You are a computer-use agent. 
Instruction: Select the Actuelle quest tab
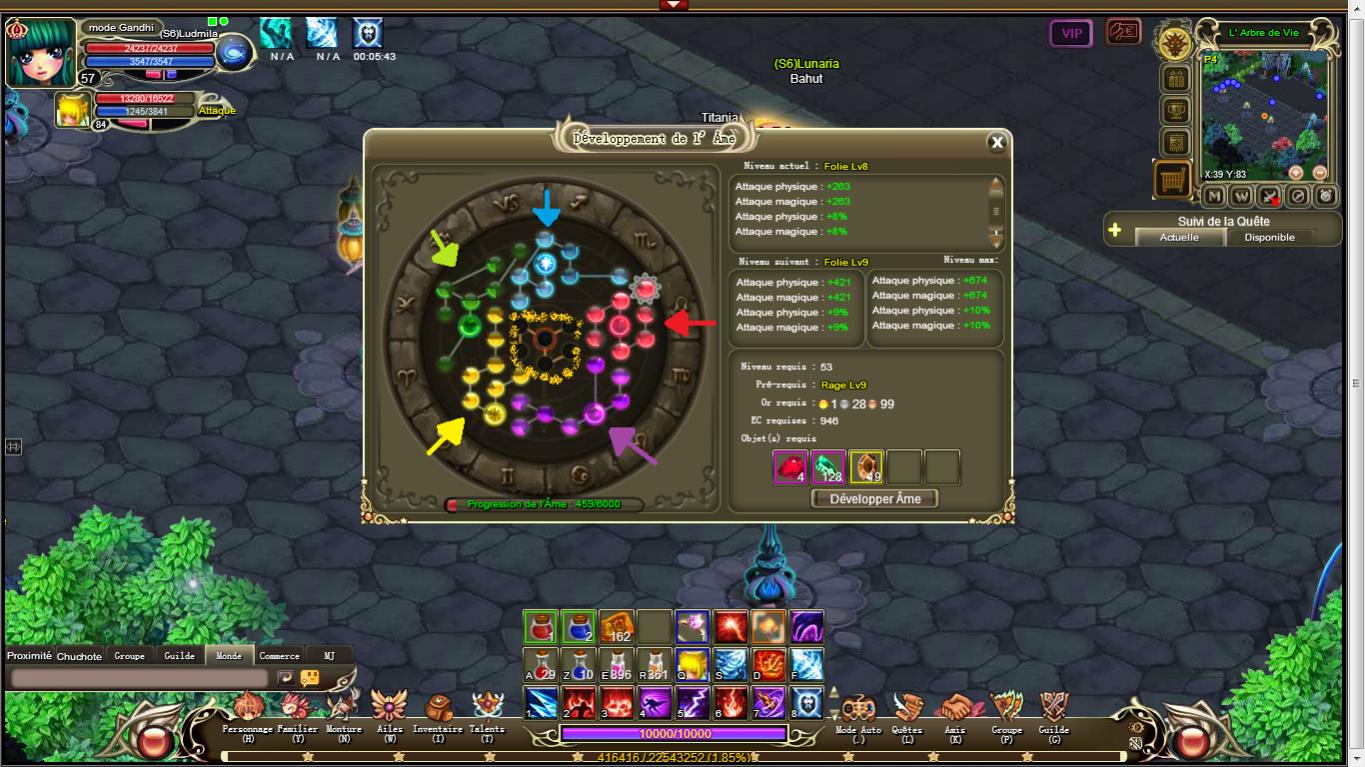(x=1178, y=237)
